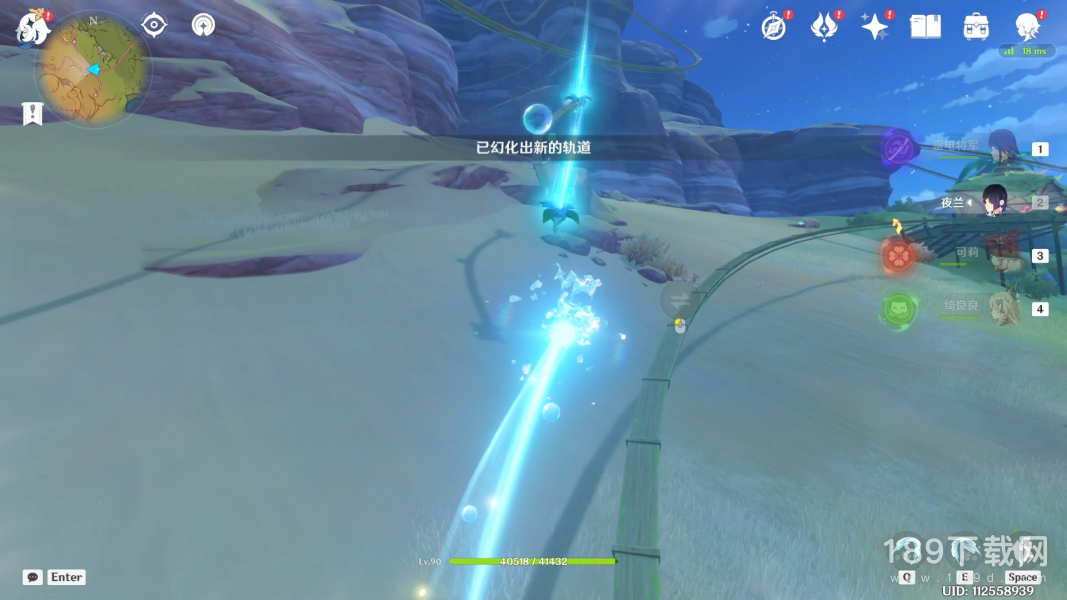The image size is (1067, 600).
Task: Open the quest log banner icon
Action: tap(32, 113)
